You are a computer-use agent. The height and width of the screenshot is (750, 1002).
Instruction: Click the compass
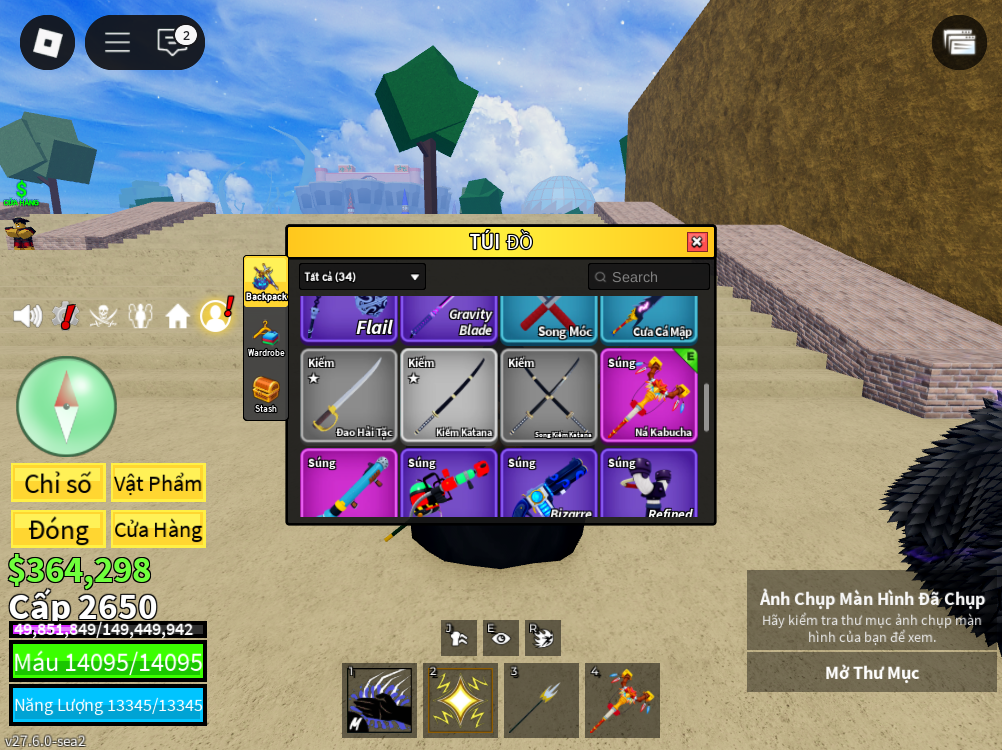(x=66, y=406)
